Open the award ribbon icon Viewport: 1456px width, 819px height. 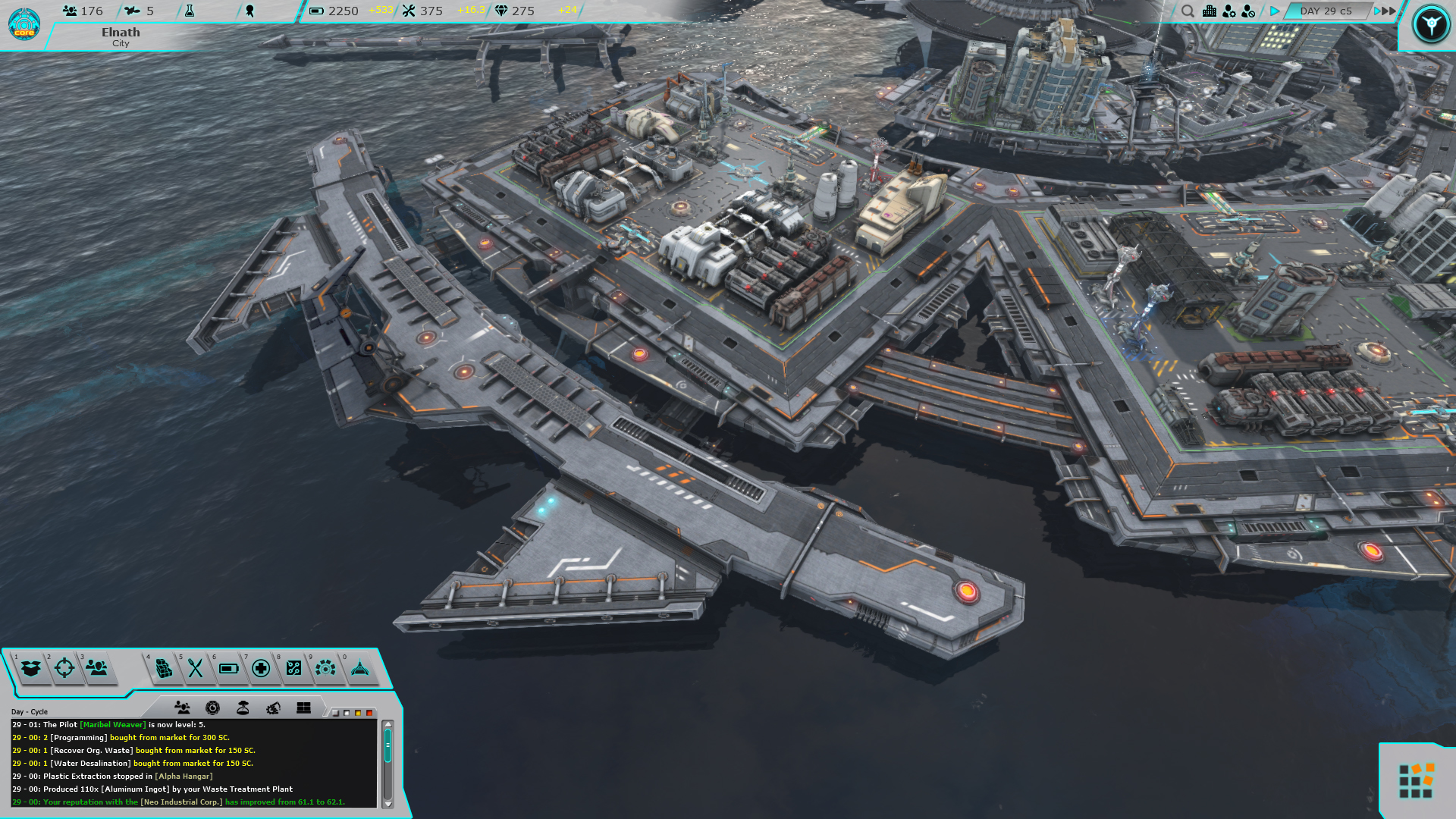[249, 11]
